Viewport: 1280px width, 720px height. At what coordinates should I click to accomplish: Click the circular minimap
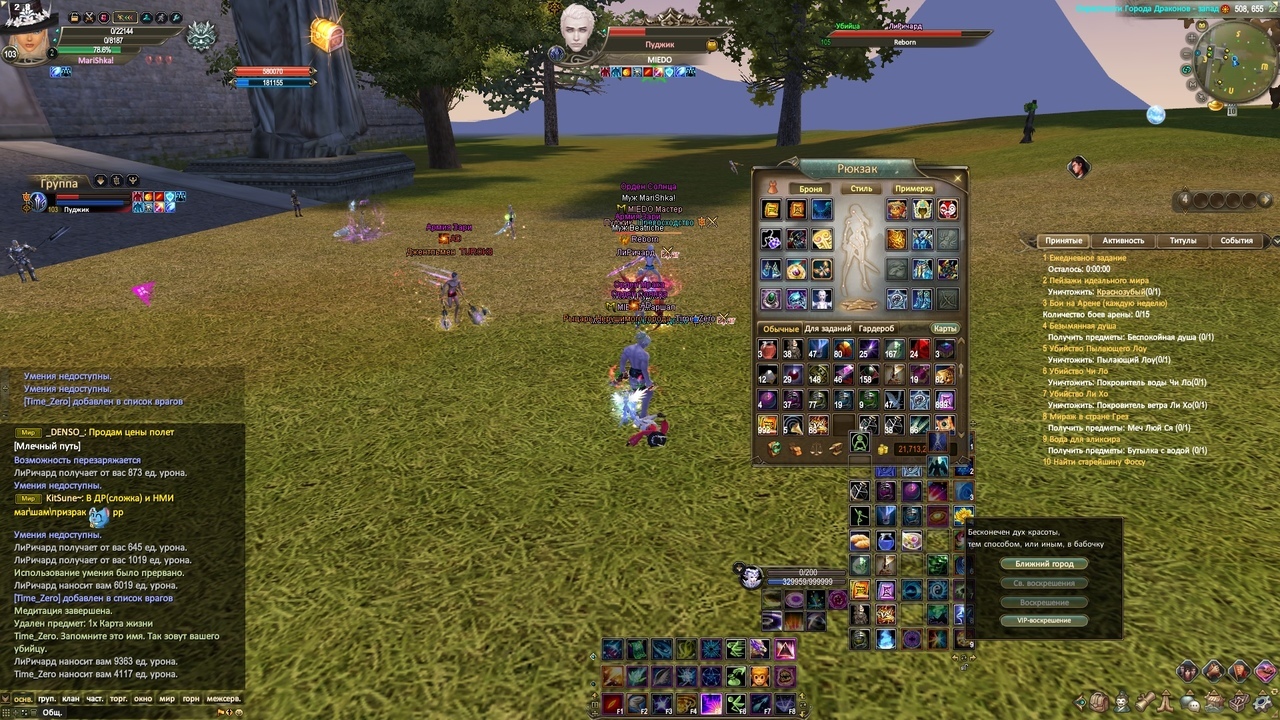click(x=1229, y=59)
